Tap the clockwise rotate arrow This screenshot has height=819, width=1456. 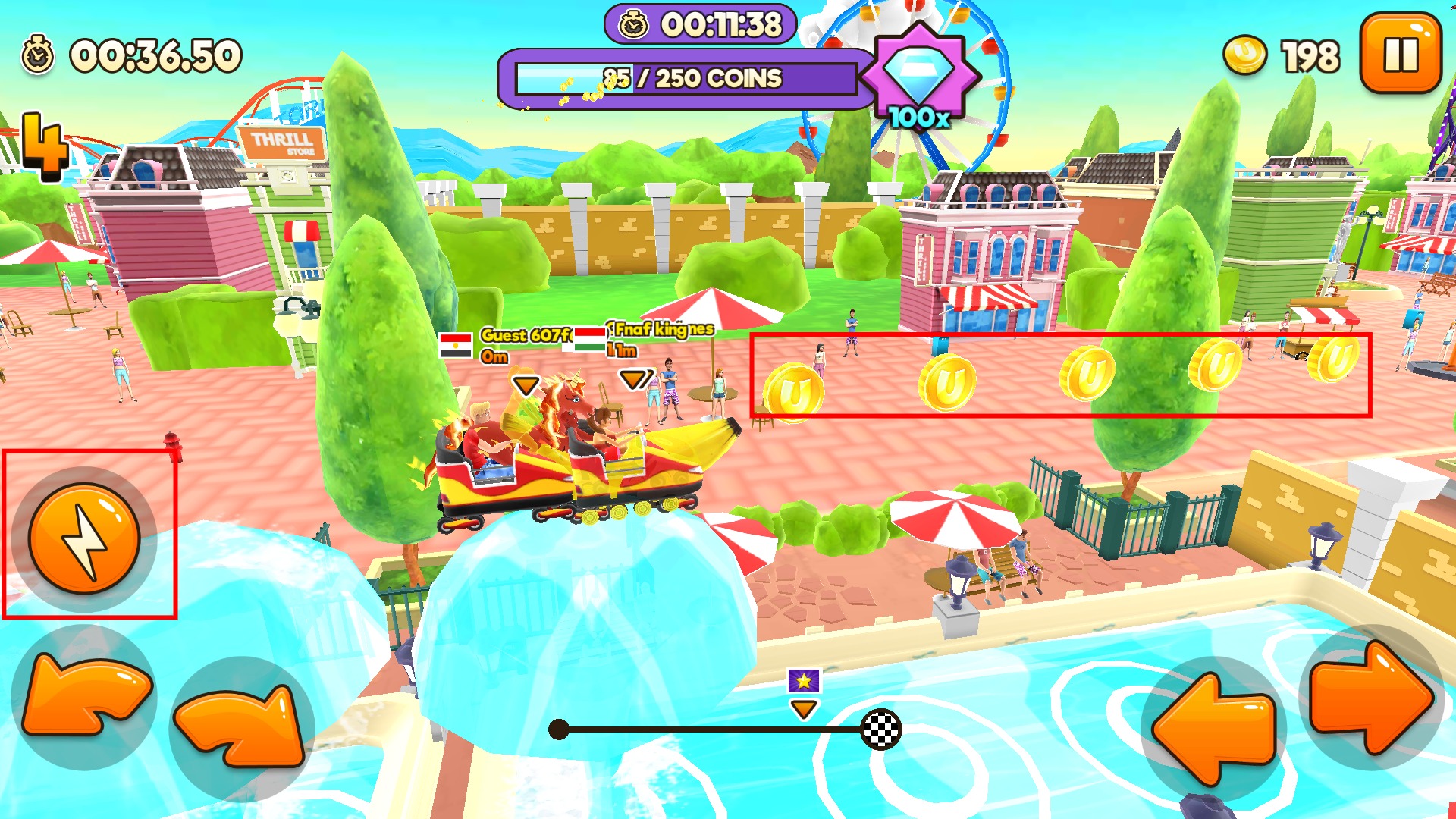click(x=241, y=726)
